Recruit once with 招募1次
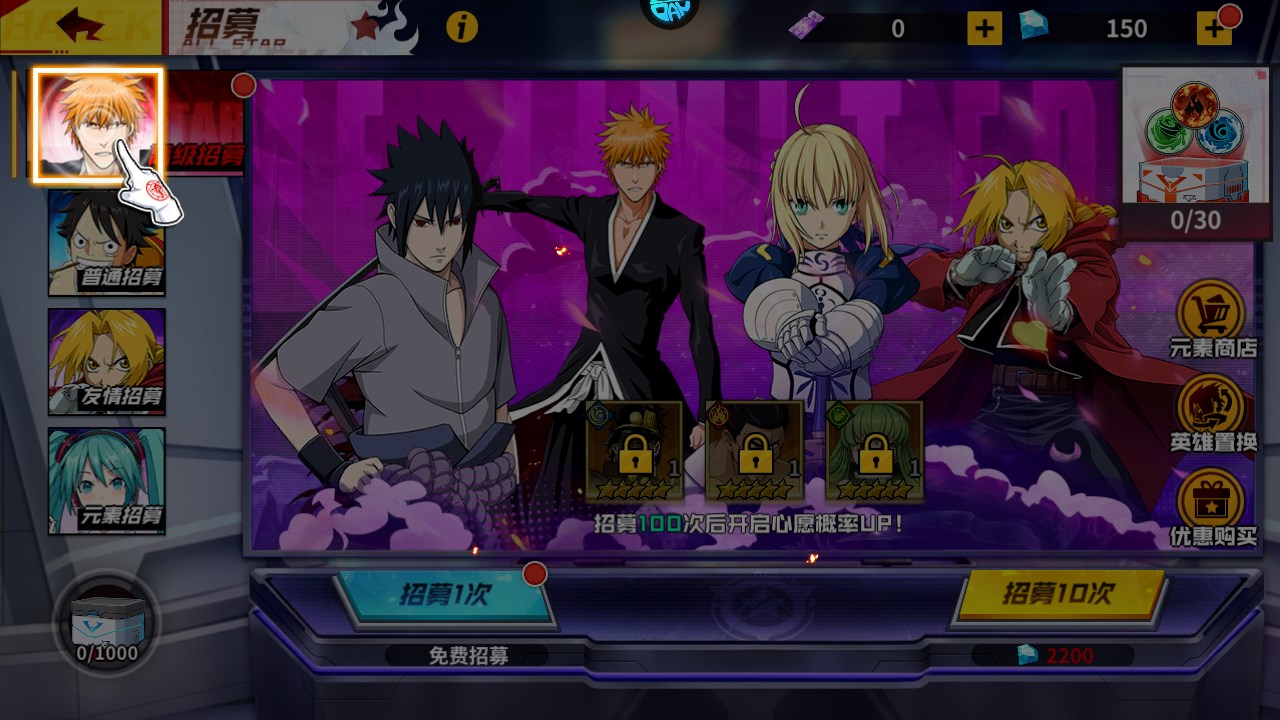 [445, 596]
